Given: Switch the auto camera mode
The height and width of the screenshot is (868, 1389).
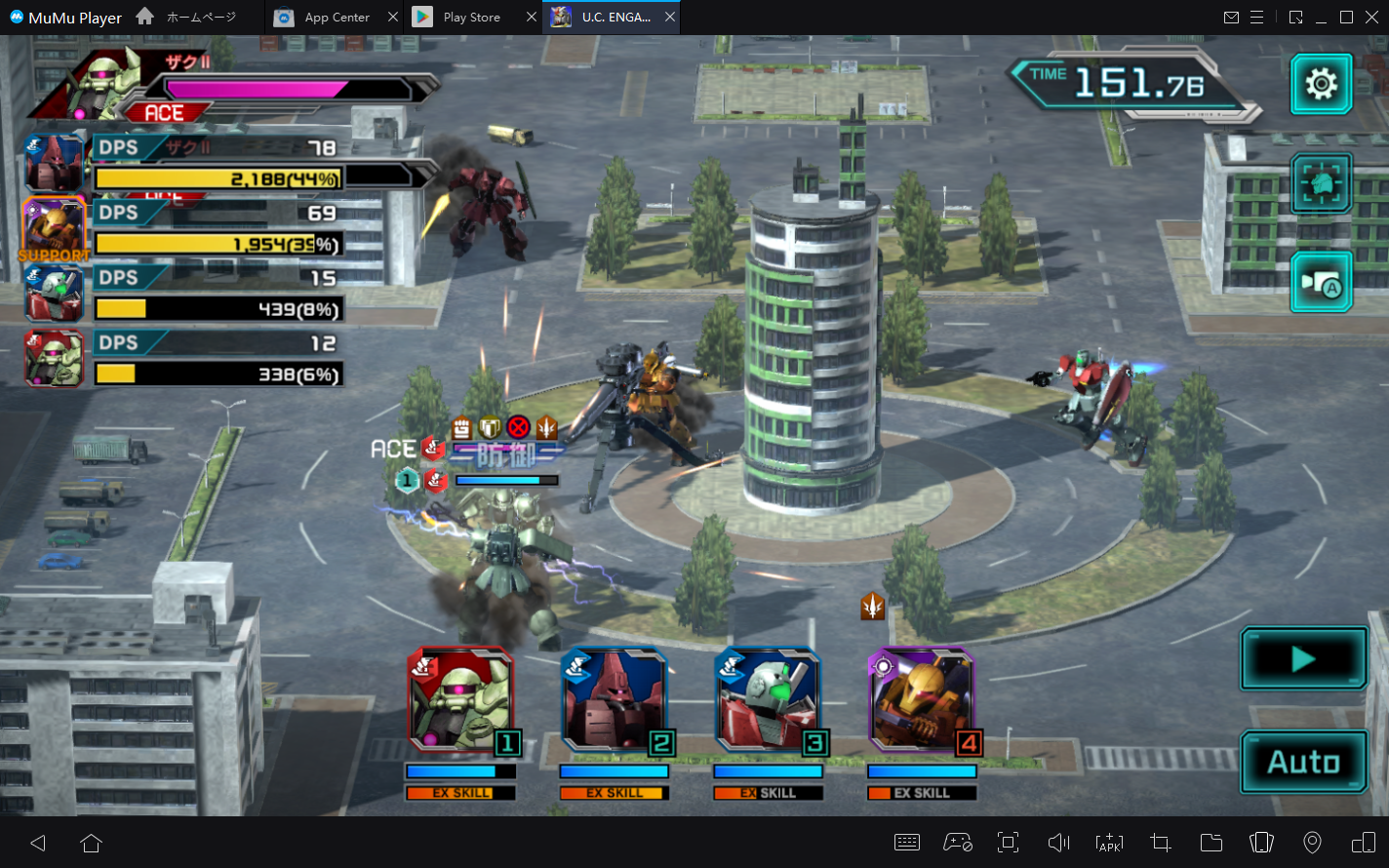Looking at the screenshot, I should click(1321, 283).
